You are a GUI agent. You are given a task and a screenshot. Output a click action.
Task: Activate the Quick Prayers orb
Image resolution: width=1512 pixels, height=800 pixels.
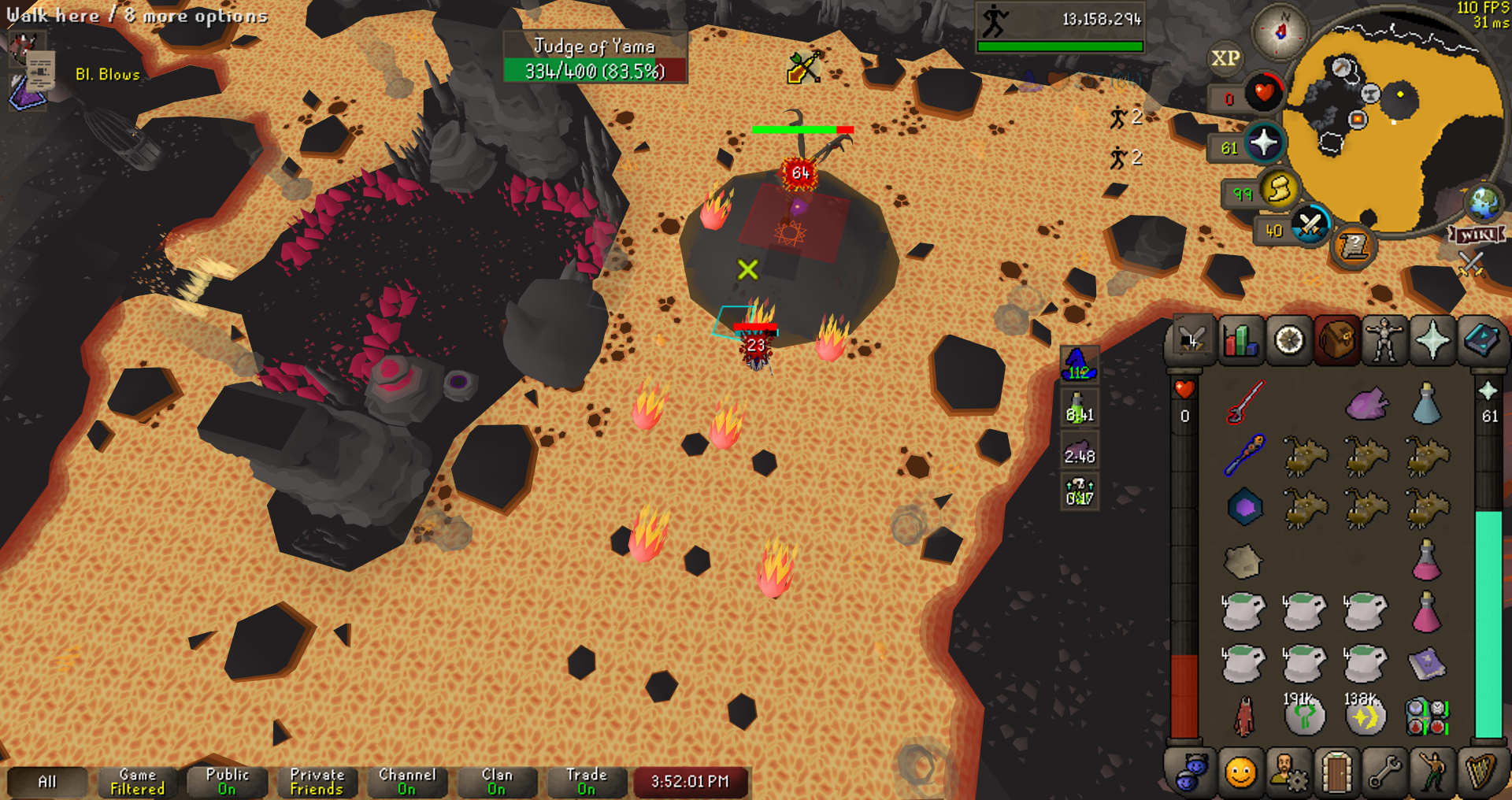pyautogui.click(x=1264, y=143)
